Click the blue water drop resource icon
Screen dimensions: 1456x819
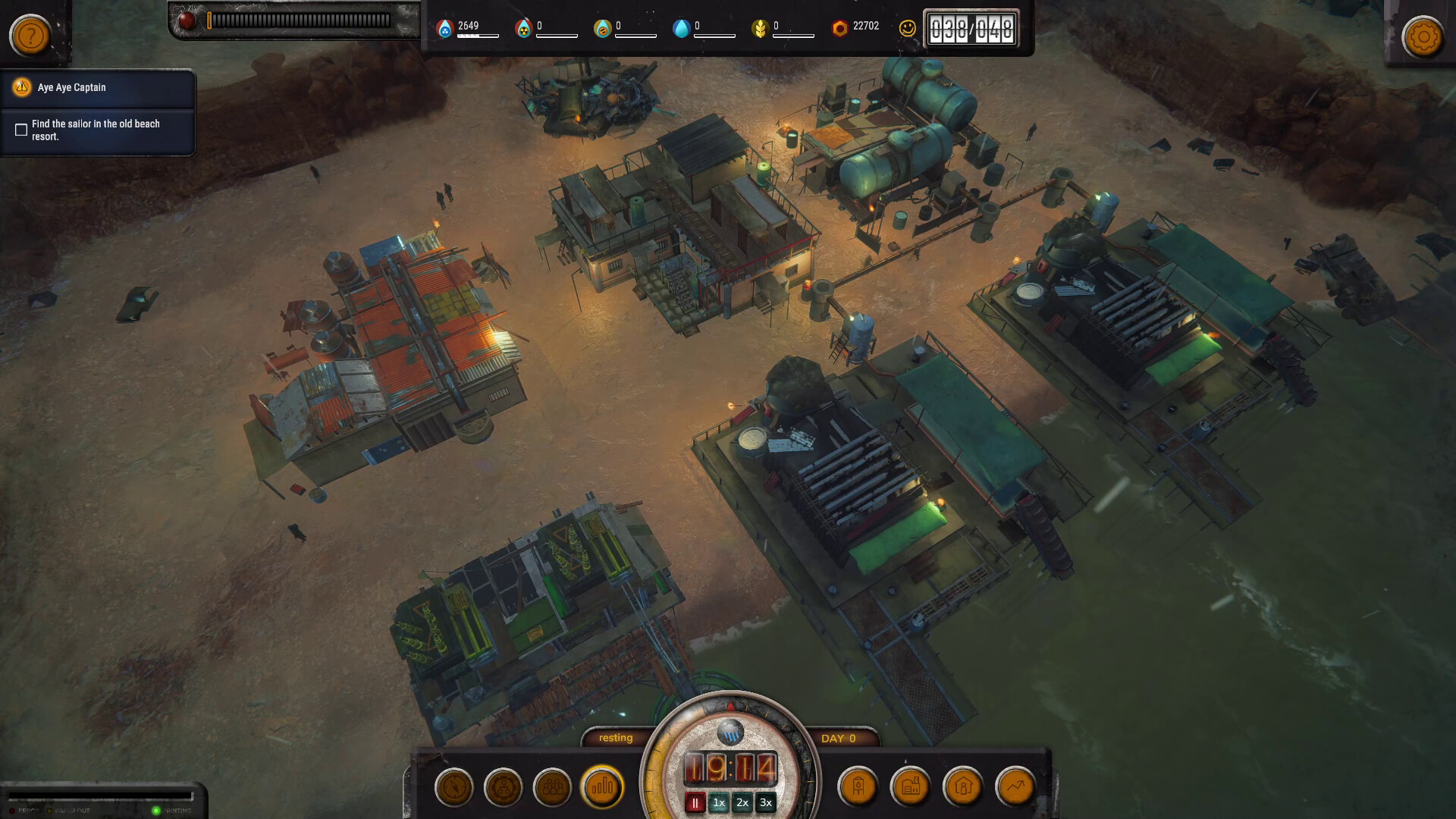click(681, 28)
